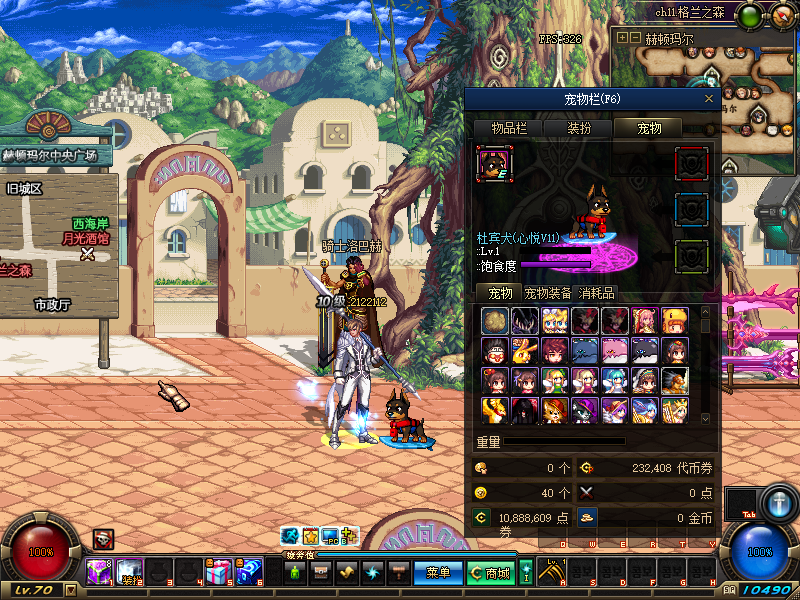Click the skull buff status icon
The width and height of the screenshot is (800, 600).
coord(103,539)
